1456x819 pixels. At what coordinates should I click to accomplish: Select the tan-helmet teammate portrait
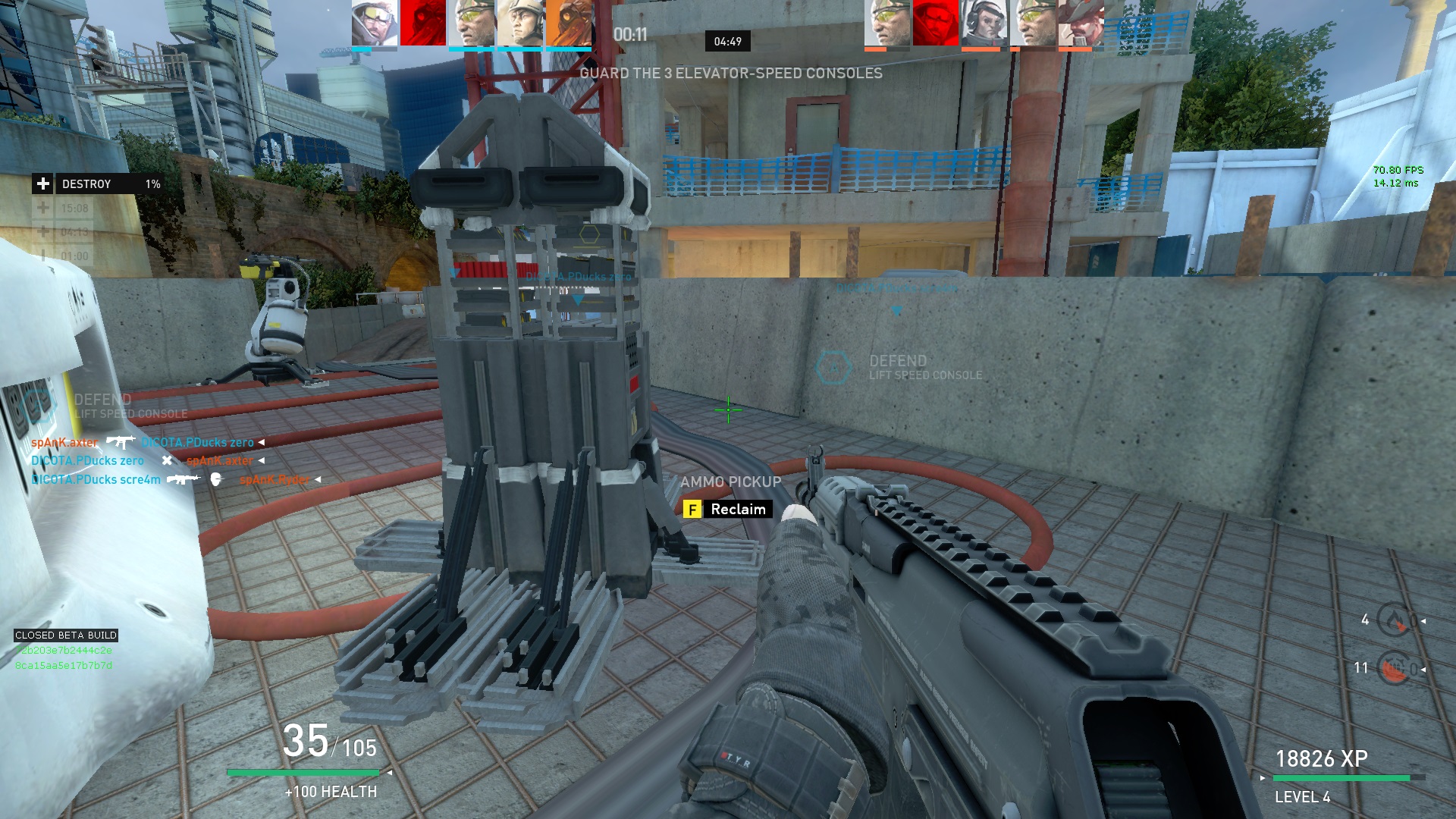click(519, 24)
